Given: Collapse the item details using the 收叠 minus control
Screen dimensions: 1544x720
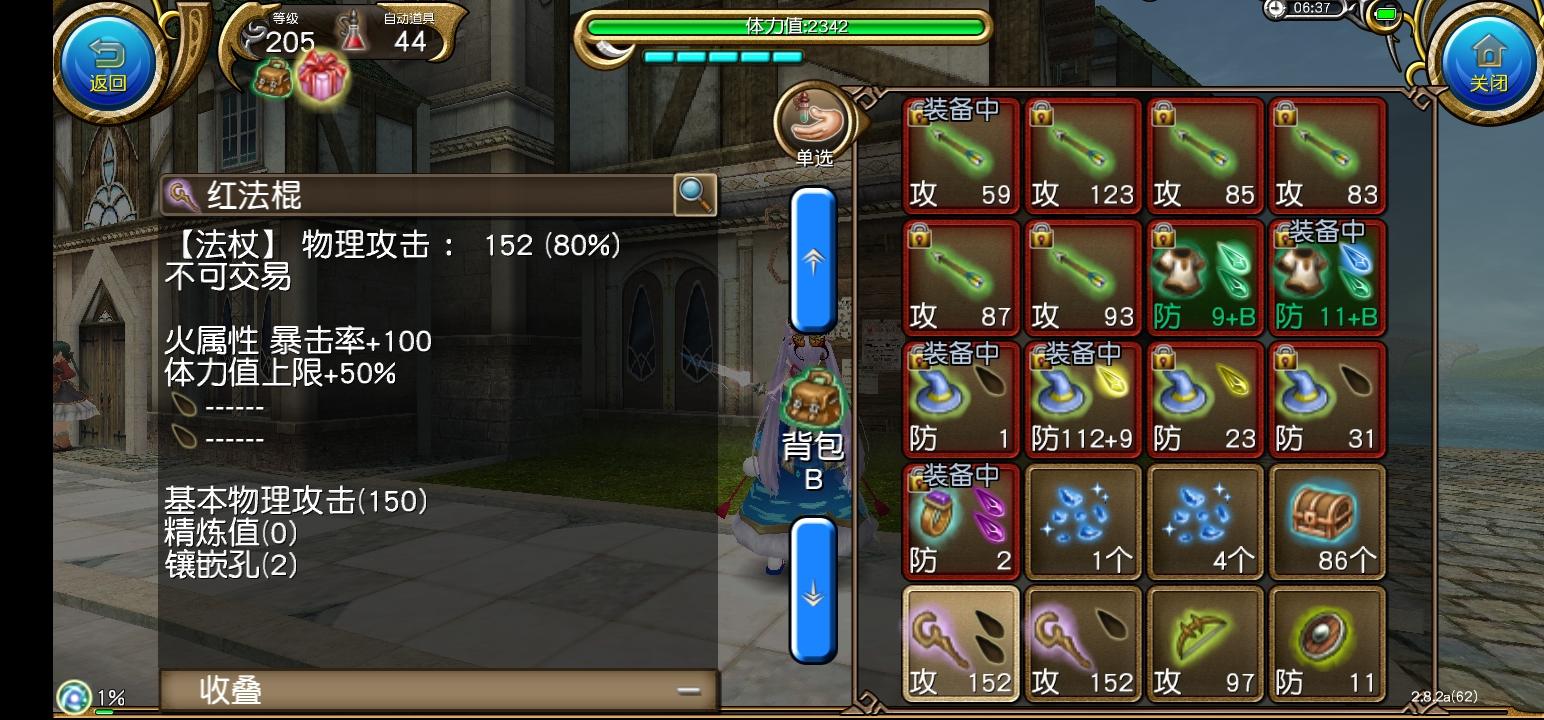Looking at the screenshot, I should point(687,689).
